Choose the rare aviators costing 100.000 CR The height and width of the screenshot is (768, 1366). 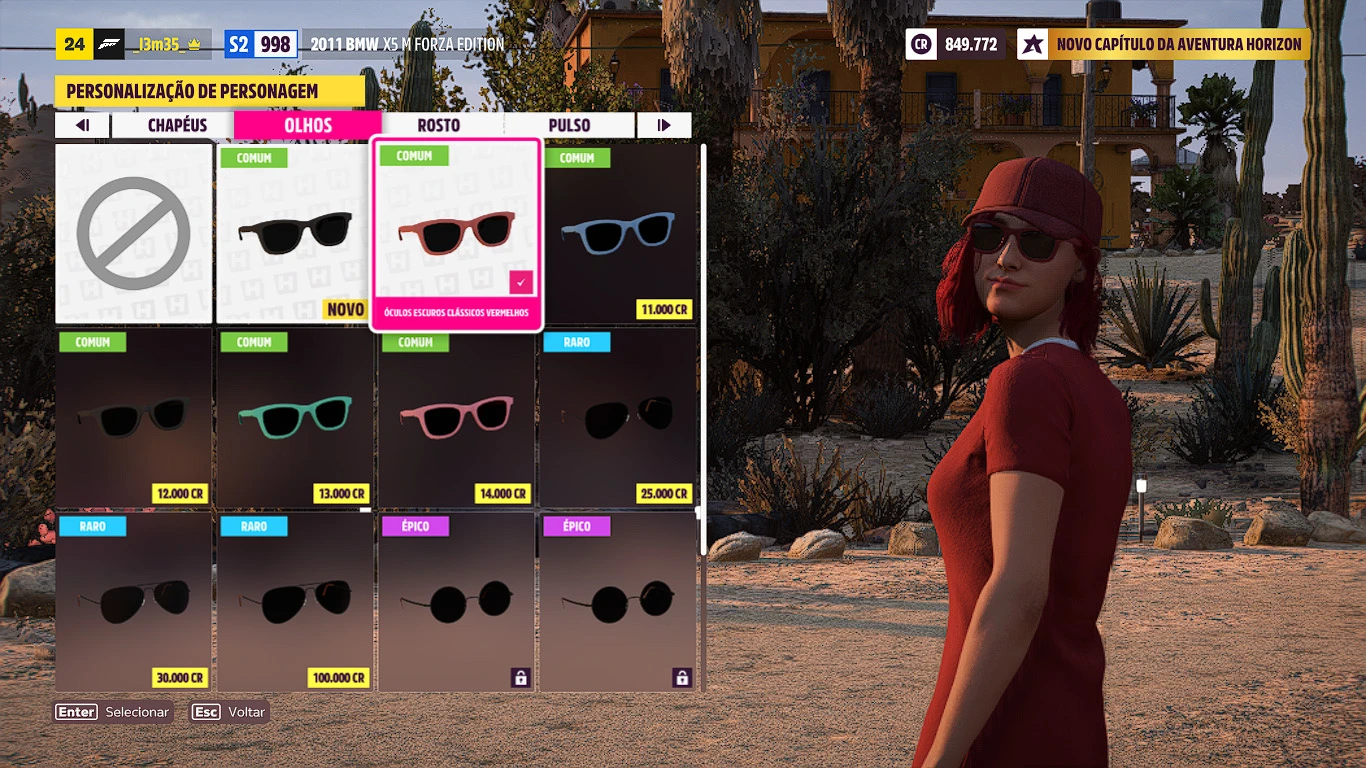pyautogui.click(x=295, y=602)
